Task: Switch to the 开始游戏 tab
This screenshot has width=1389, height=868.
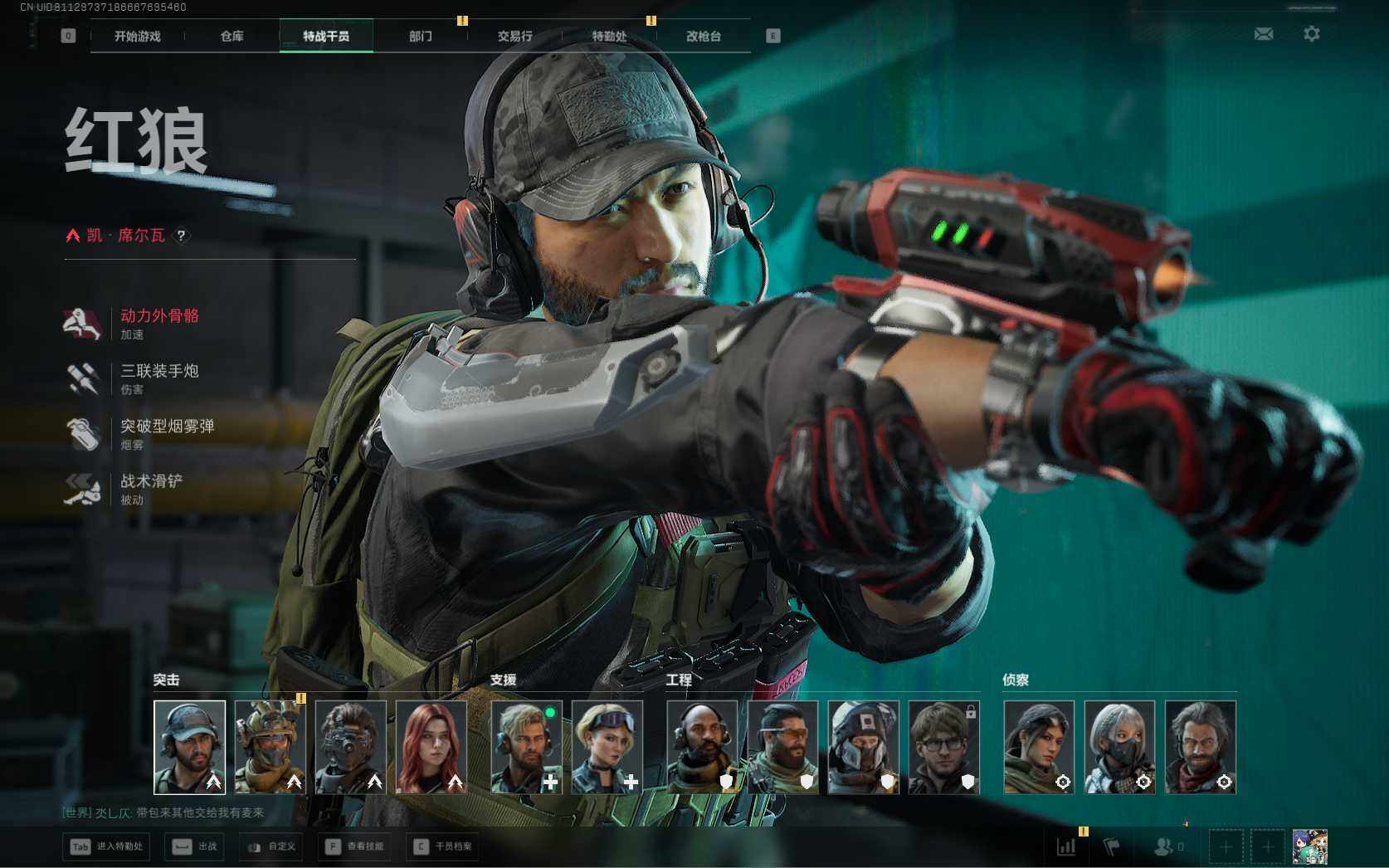Action: pos(138,37)
